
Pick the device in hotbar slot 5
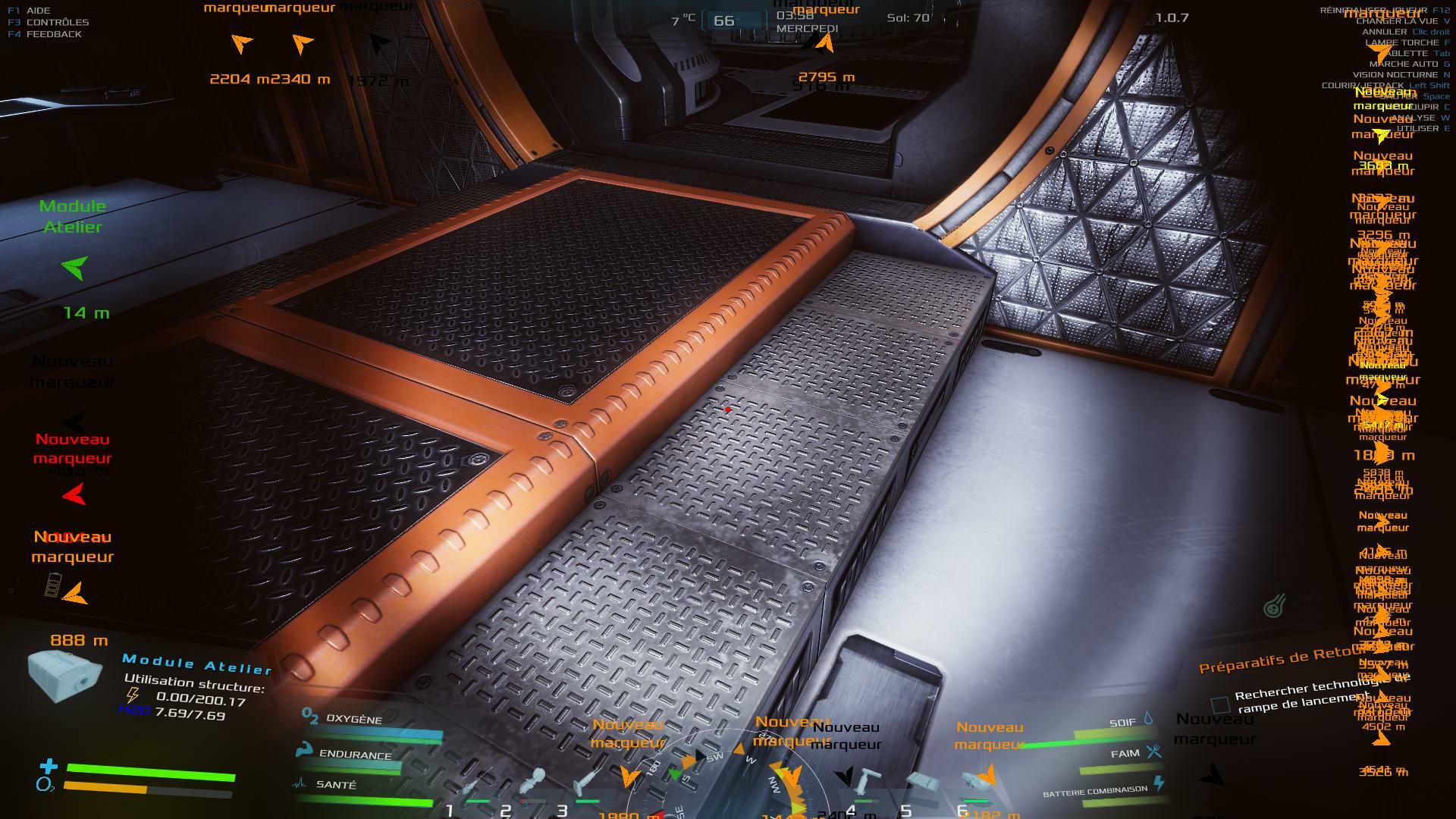(921, 783)
